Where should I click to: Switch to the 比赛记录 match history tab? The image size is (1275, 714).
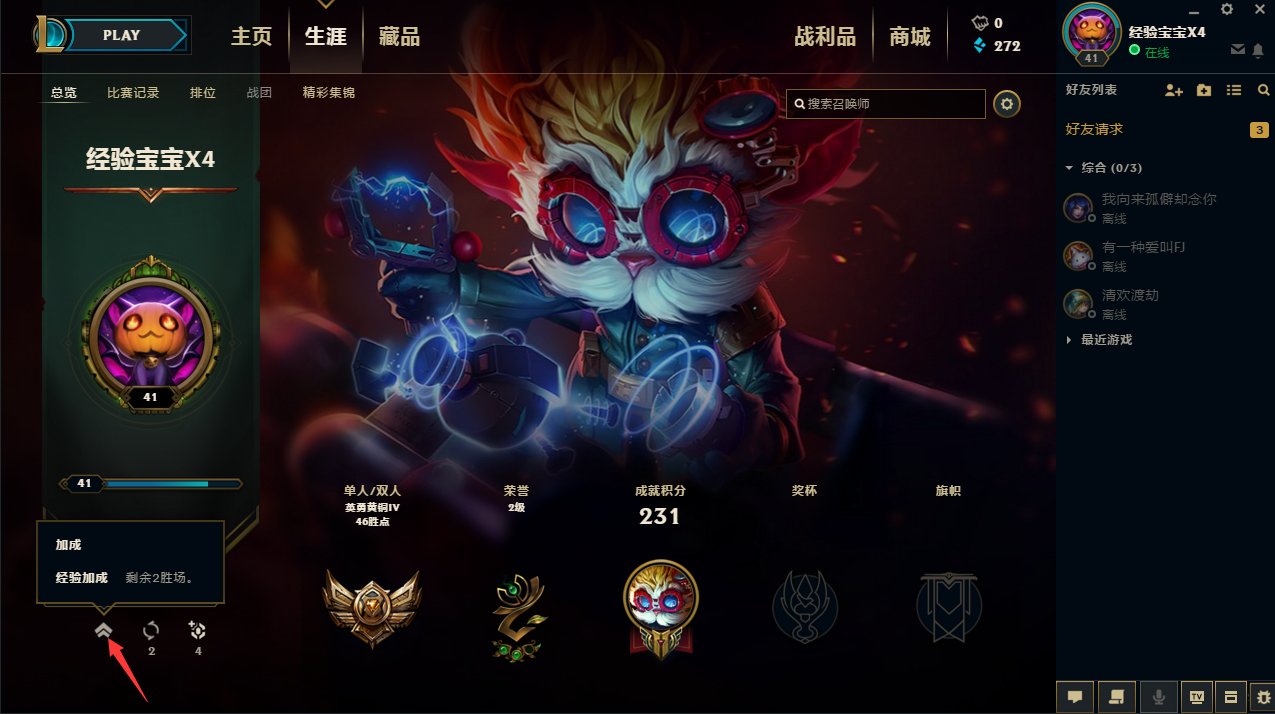click(133, 93)
